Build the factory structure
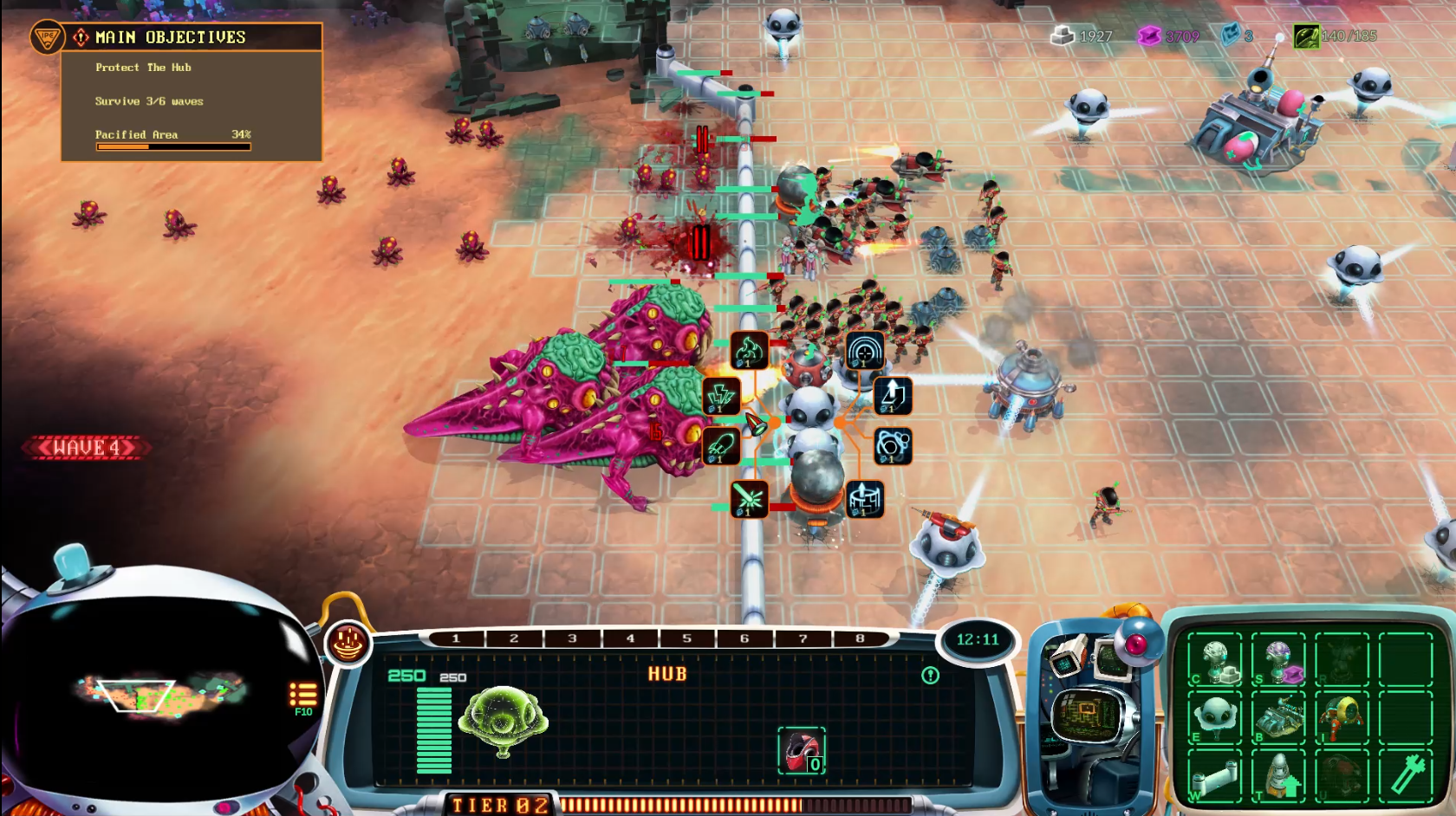 tap(1278, 718)
